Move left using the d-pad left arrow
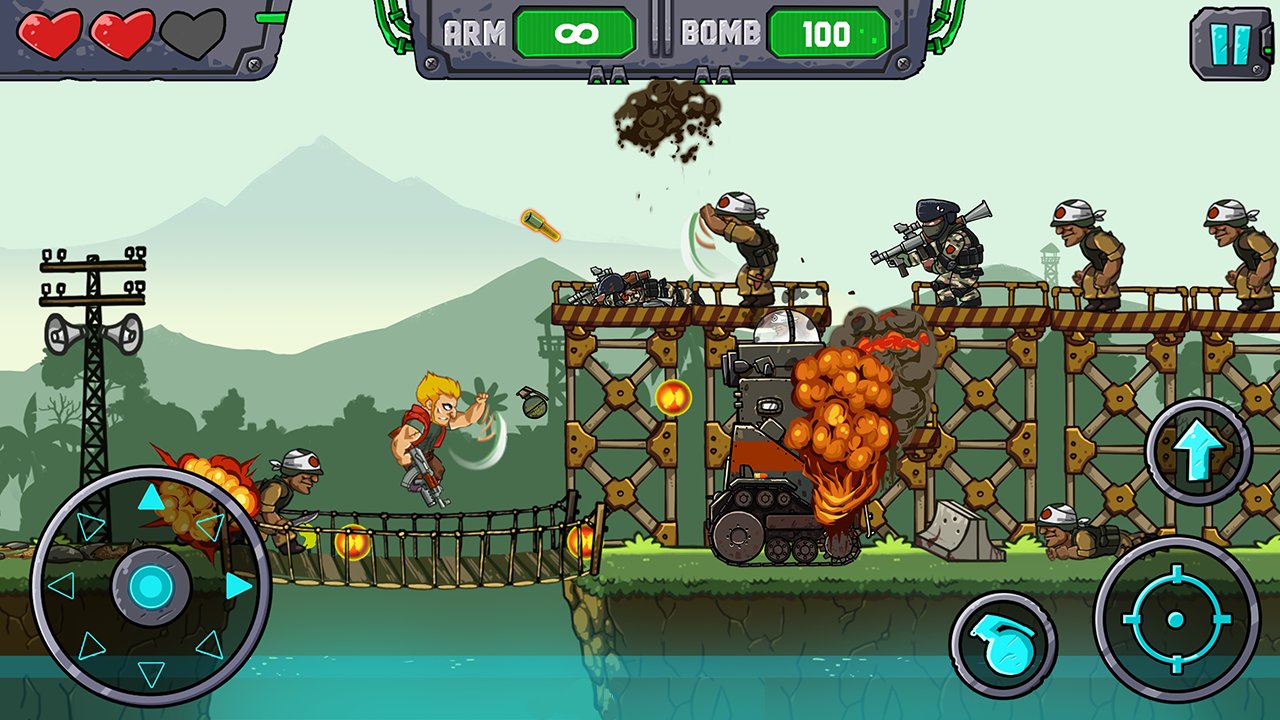1280x720 pixels. 62,586
